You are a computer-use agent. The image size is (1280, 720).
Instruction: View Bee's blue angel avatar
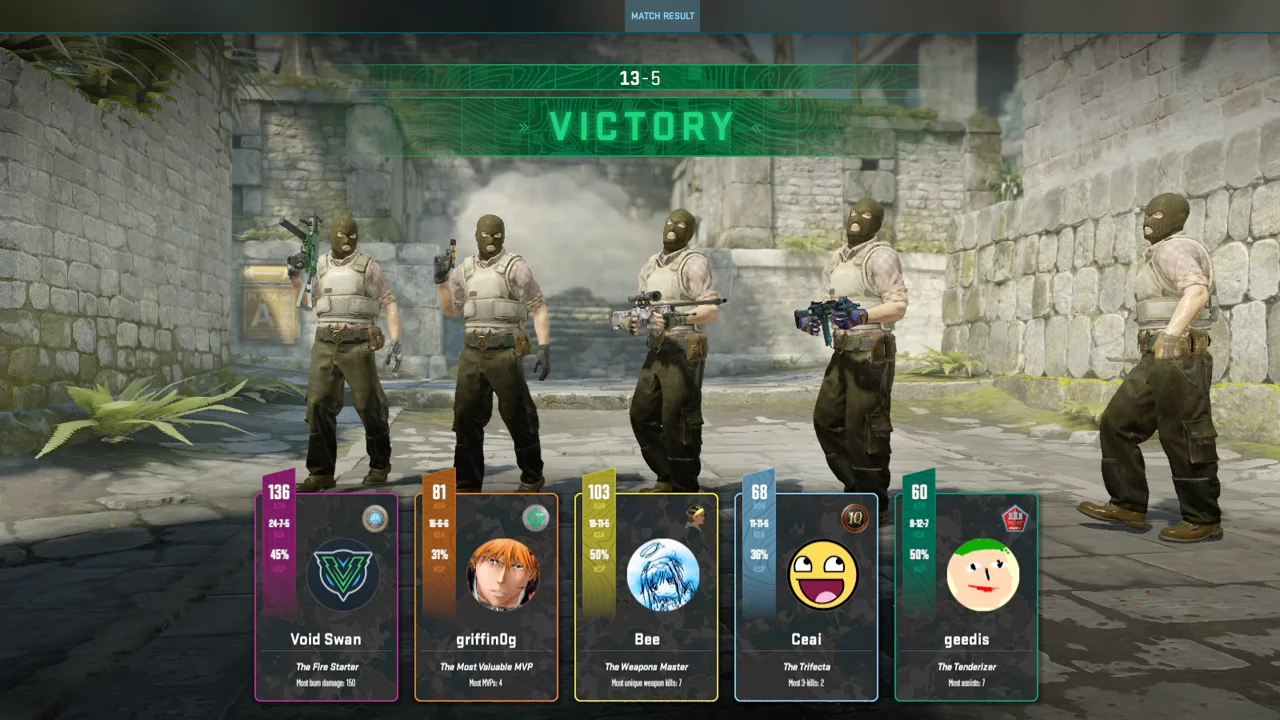(662, 574)
